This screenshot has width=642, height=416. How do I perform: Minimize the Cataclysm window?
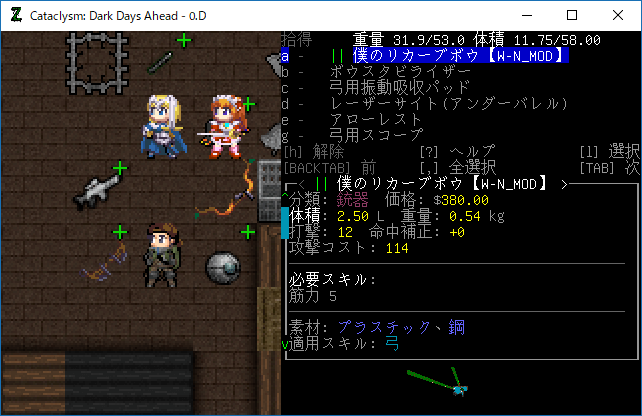point(525,15)
